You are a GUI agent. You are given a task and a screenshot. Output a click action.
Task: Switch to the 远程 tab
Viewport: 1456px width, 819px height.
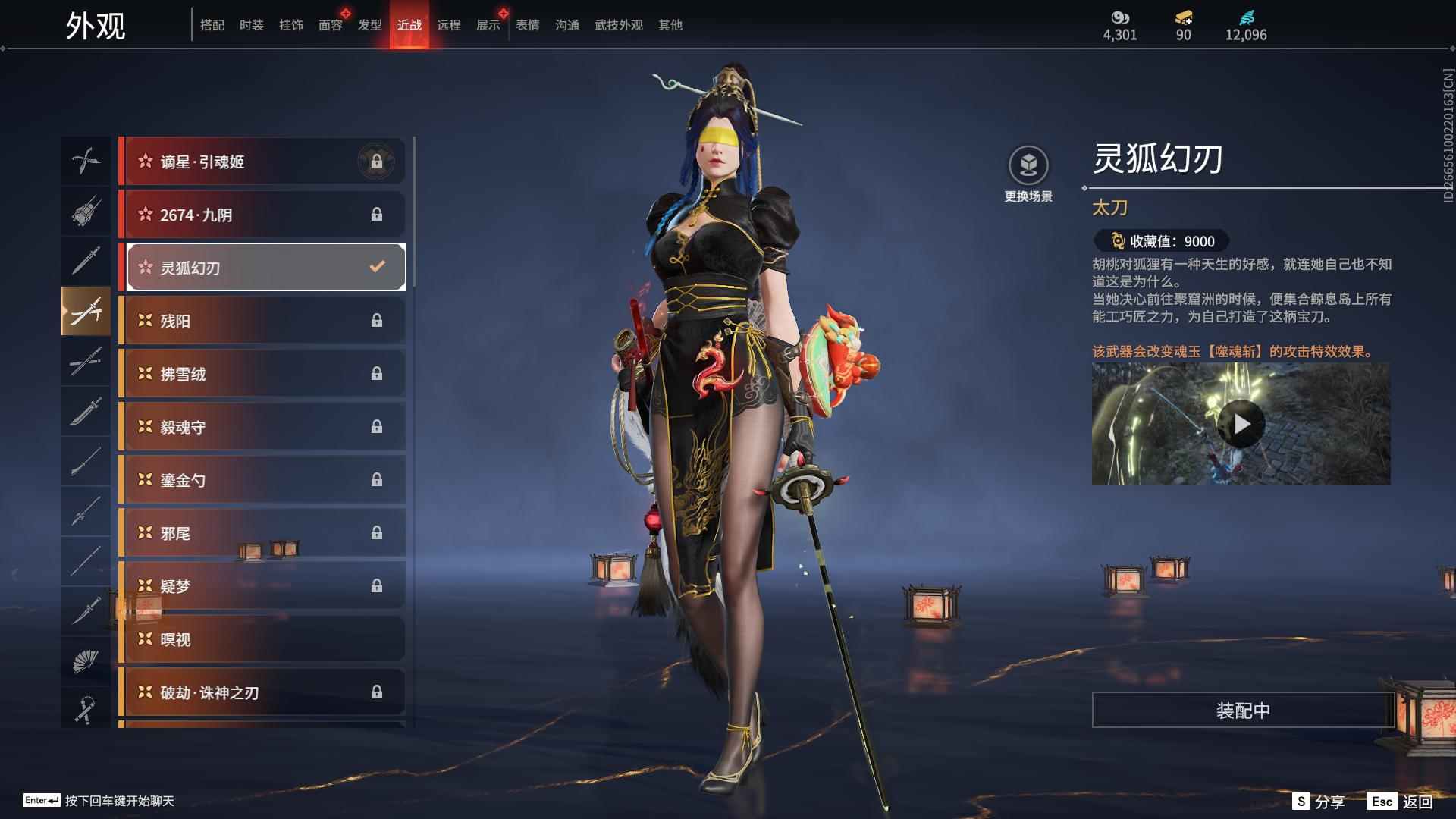click(x=450, y=24)
